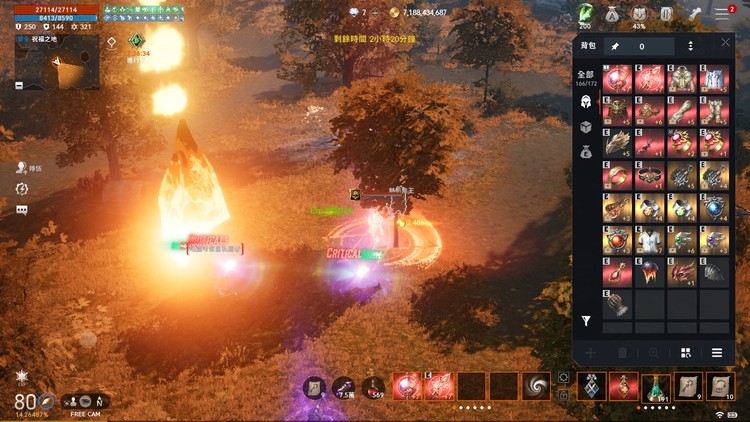Viewport: 750px width, 422px height.
Task: Open the chat bubble icon
Action: click(x=22, y=210)
